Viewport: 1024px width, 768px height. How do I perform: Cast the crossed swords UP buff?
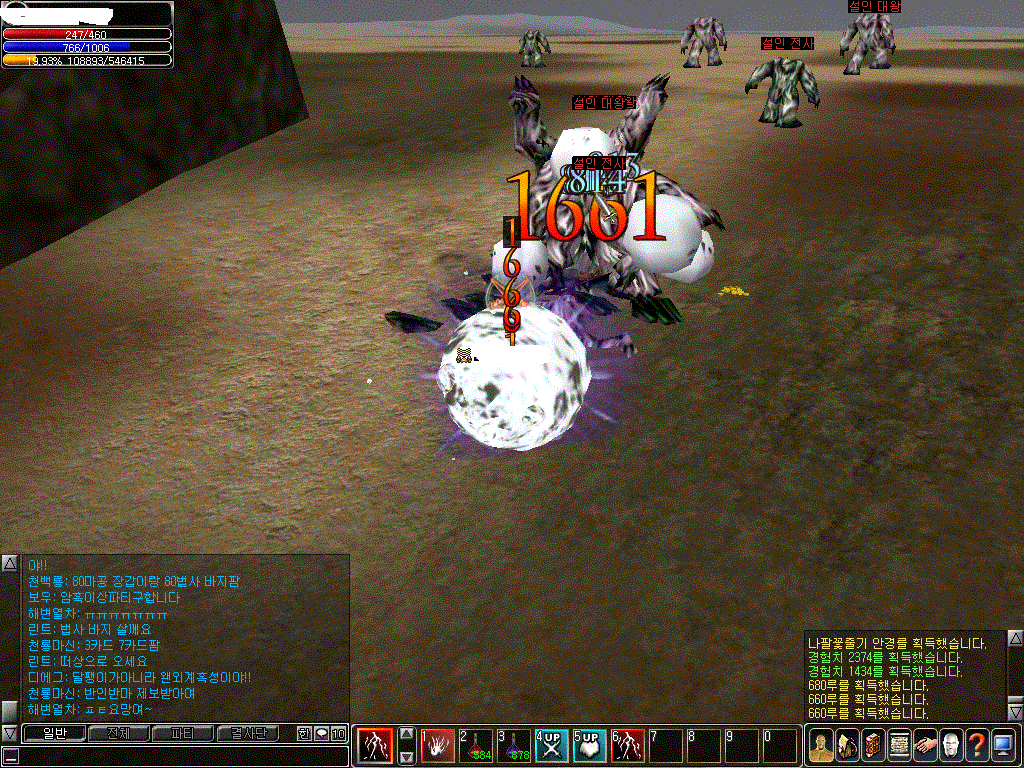[552, 746]
